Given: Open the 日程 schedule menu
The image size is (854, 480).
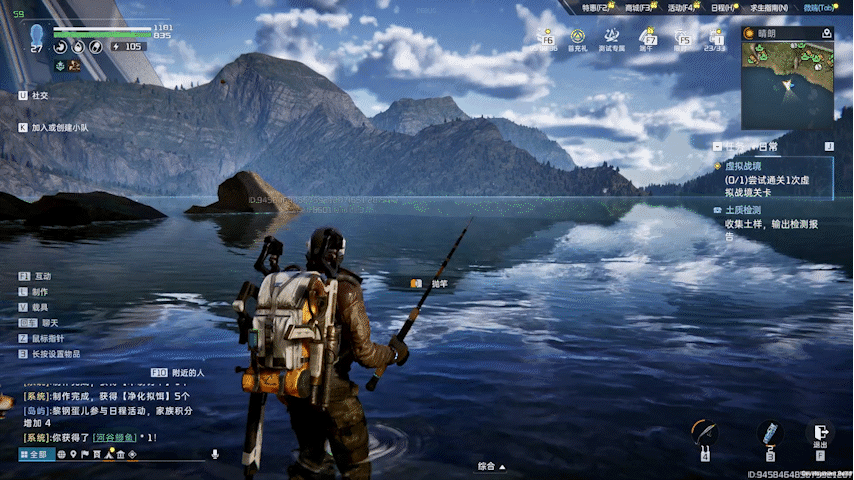Looking at the screenshot, I should click(723, 8).
